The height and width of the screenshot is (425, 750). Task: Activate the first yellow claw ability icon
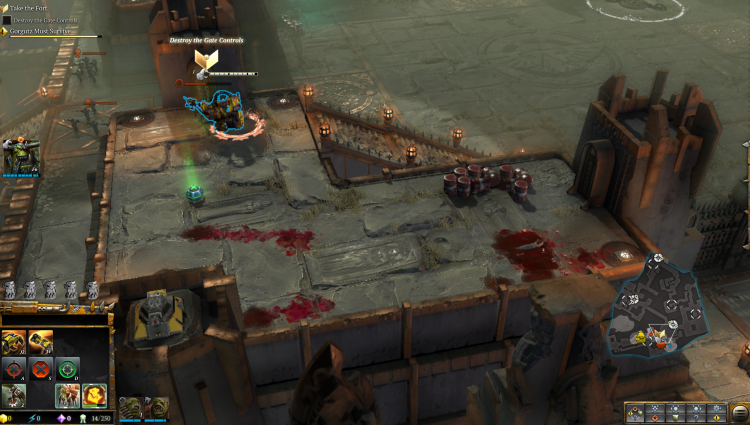(14, 342)
